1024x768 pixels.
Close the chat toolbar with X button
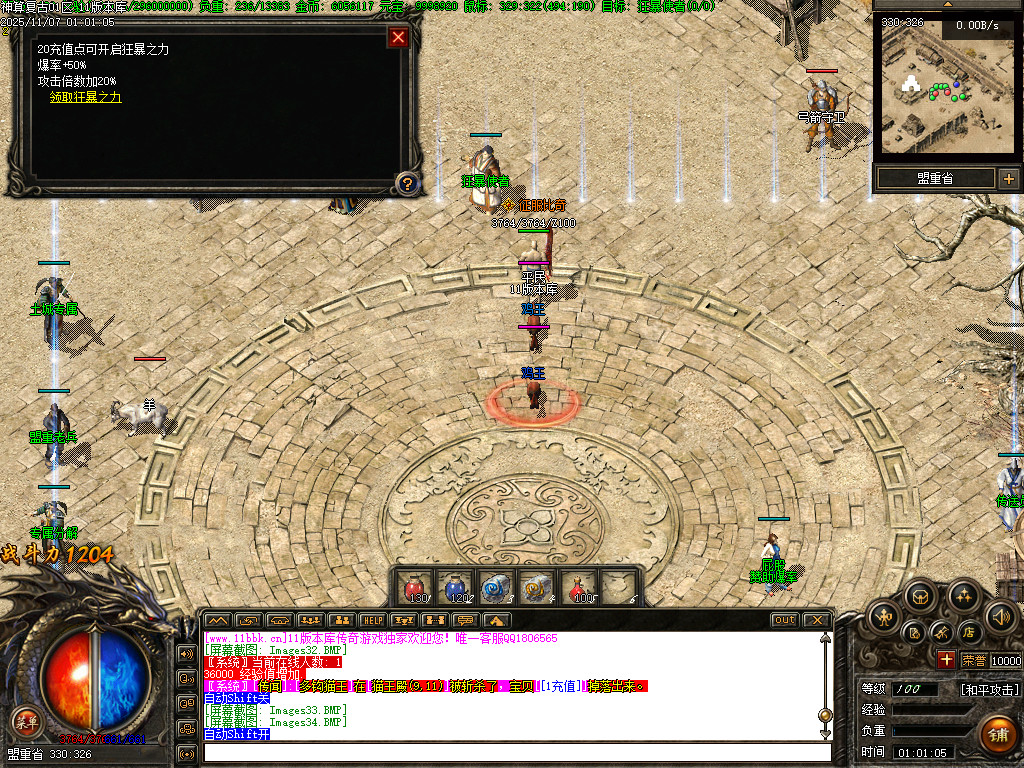tap(816, 620)
